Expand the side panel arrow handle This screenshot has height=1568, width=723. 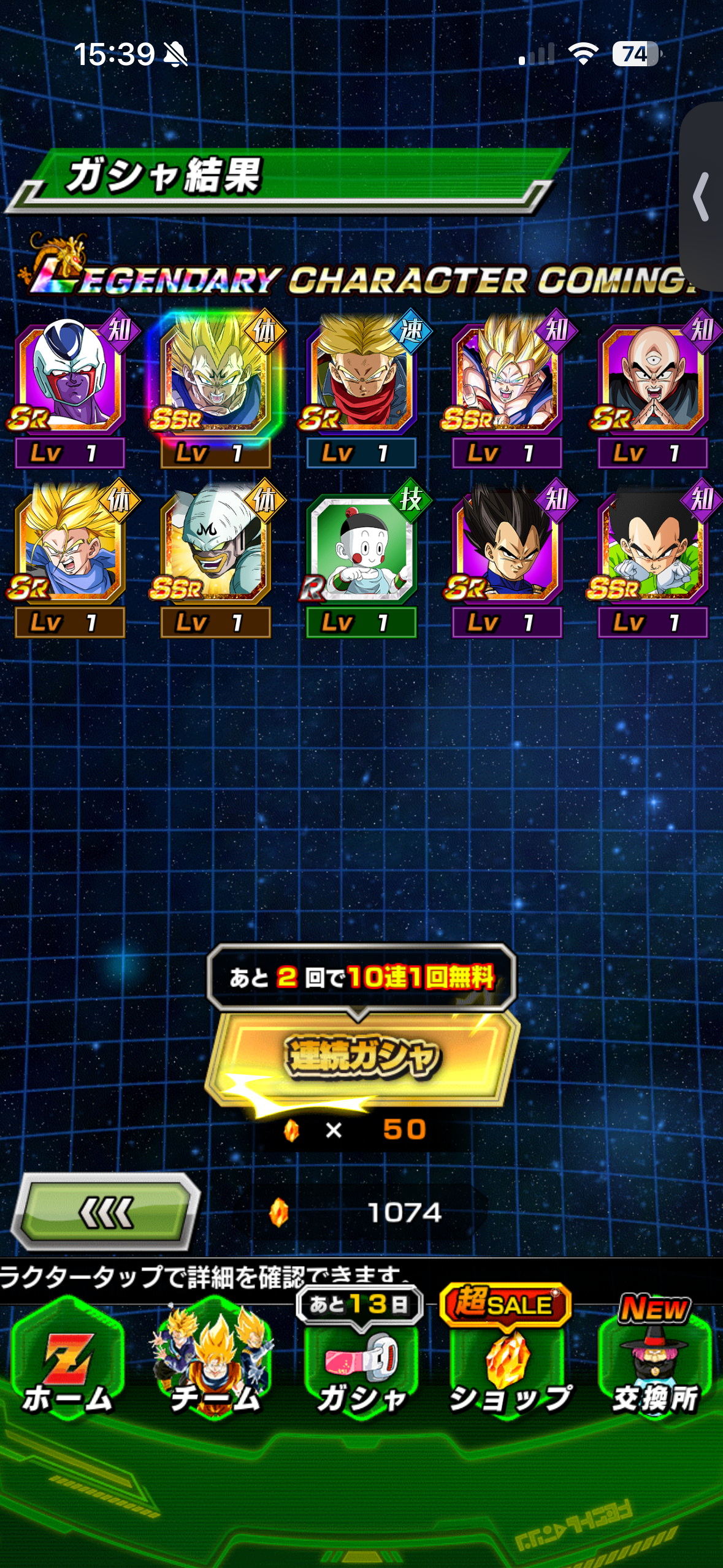click(702, 196)
